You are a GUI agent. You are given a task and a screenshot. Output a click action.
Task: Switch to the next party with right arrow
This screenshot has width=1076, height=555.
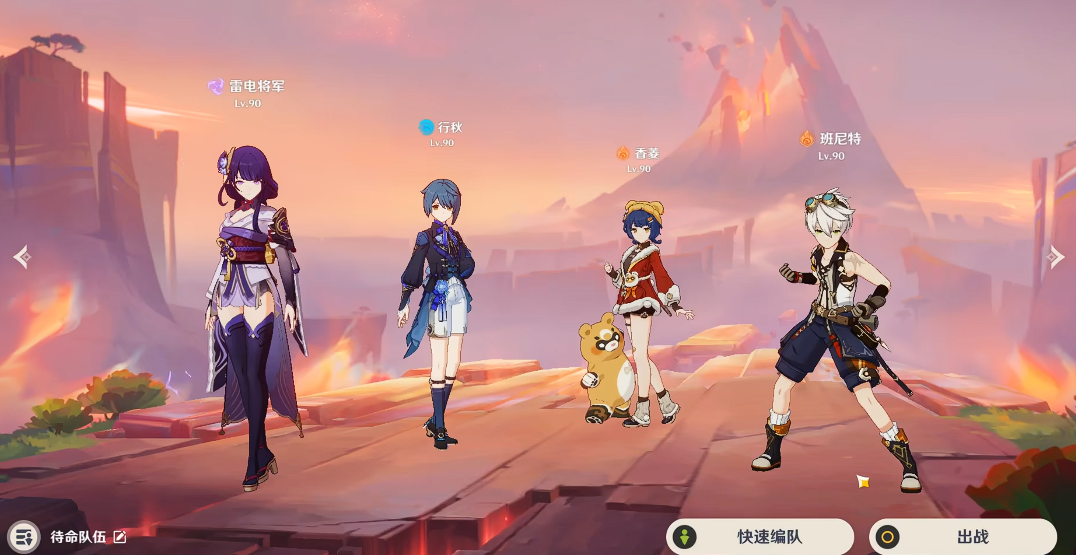pyautogui.click(x=1054, y=257)
